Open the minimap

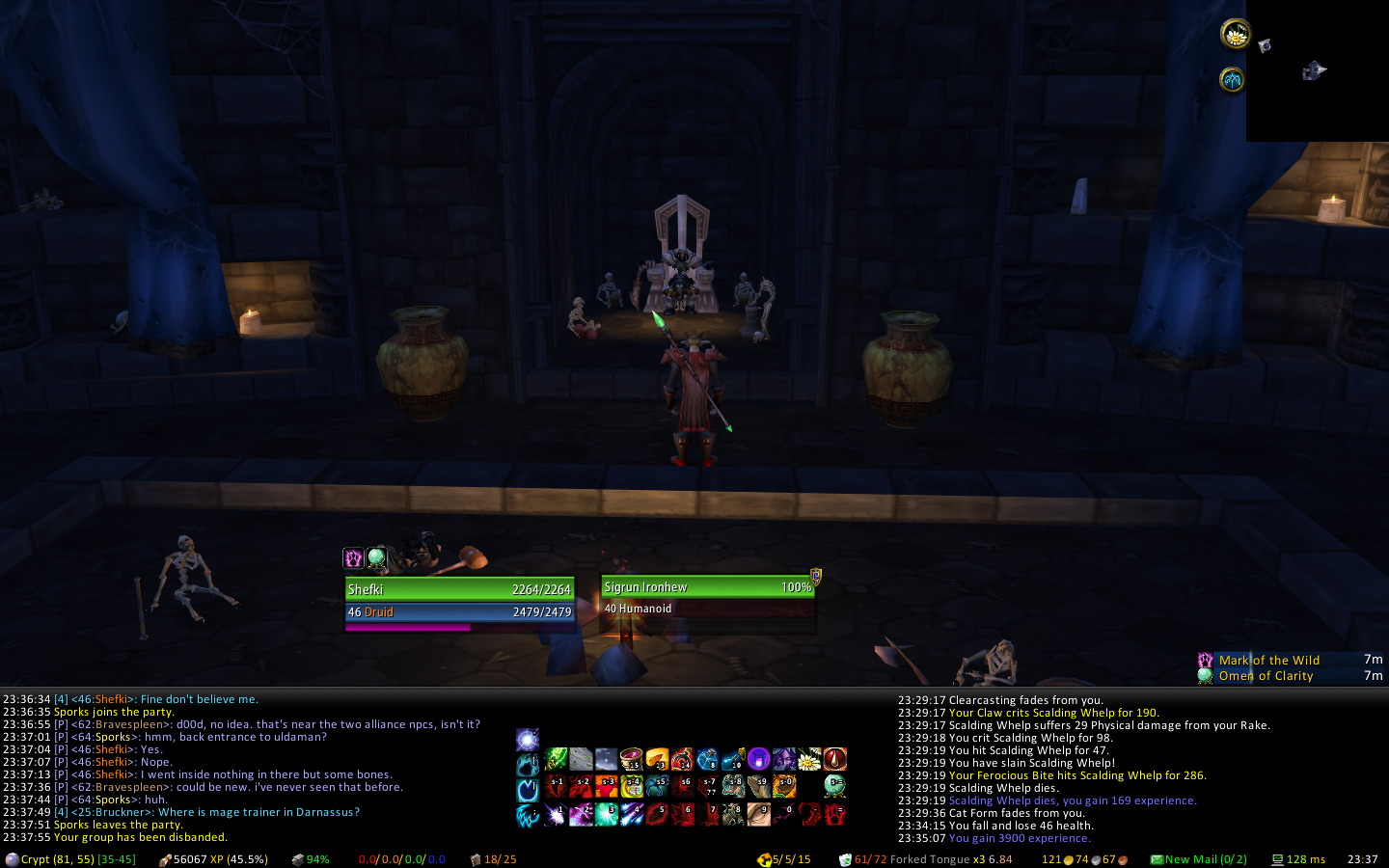coord(1317,70)
